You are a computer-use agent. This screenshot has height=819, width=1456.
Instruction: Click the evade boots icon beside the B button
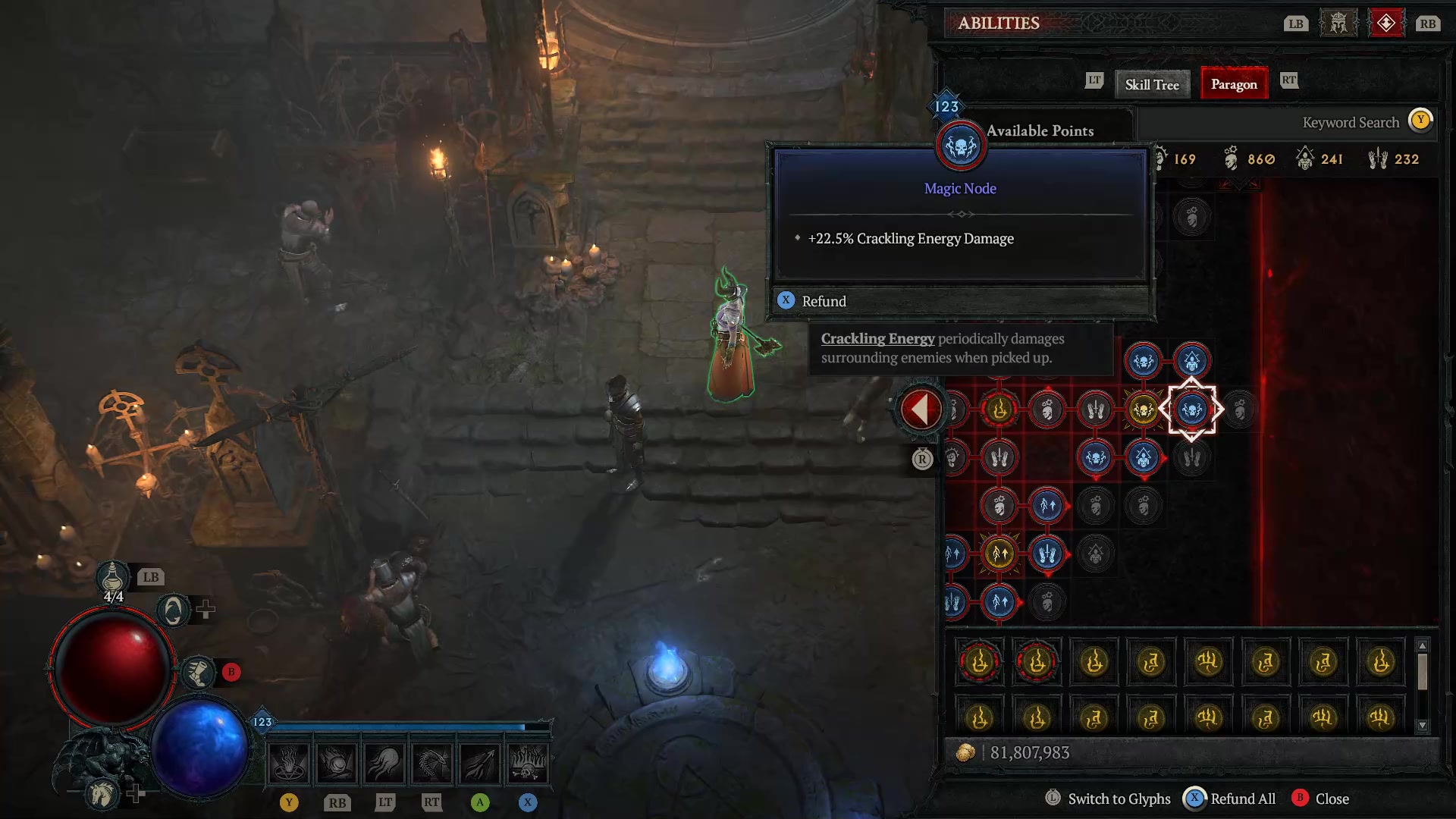pyautogui.click(x=199, y=671)
